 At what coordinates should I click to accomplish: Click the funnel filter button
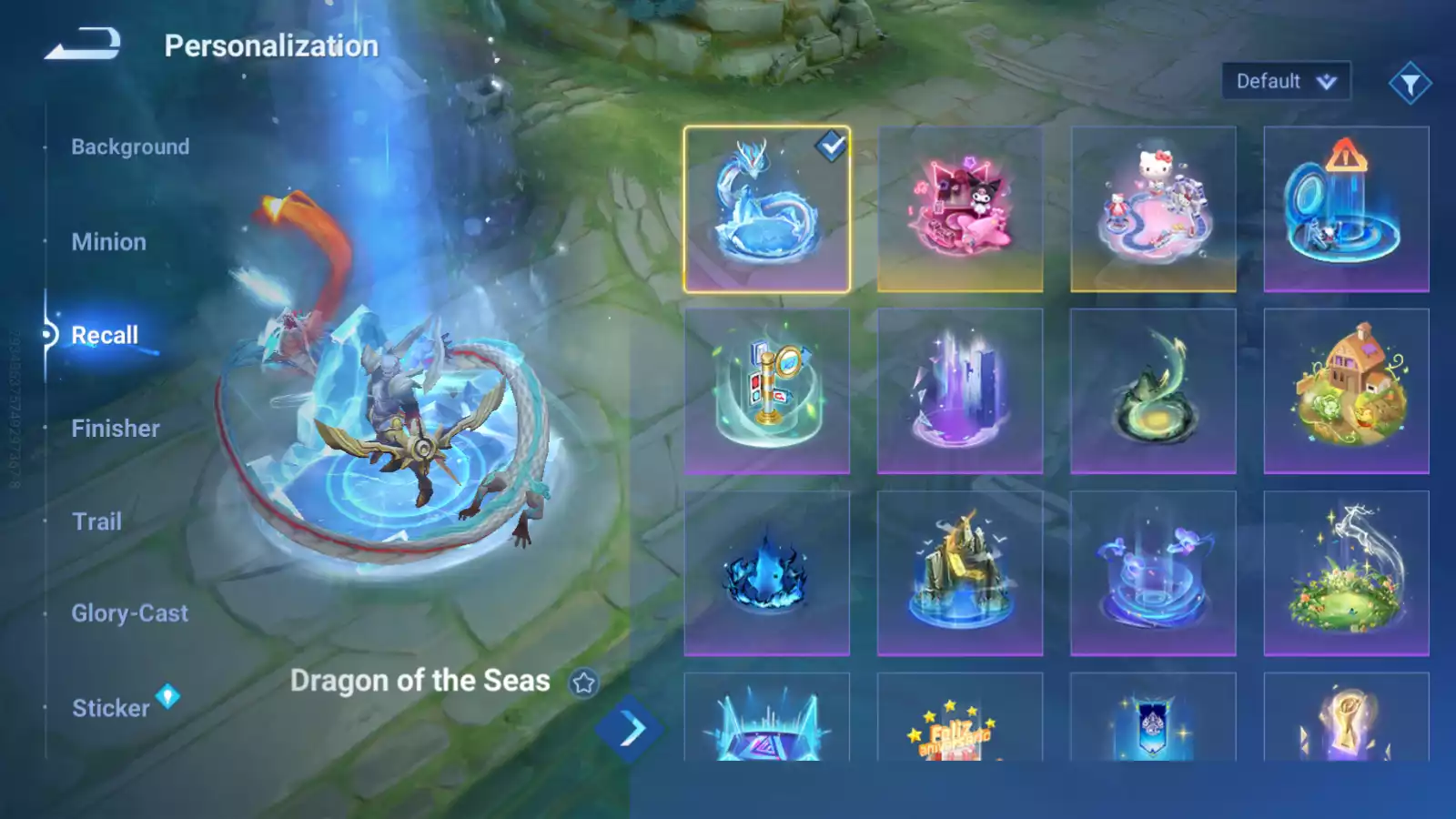1410,84
